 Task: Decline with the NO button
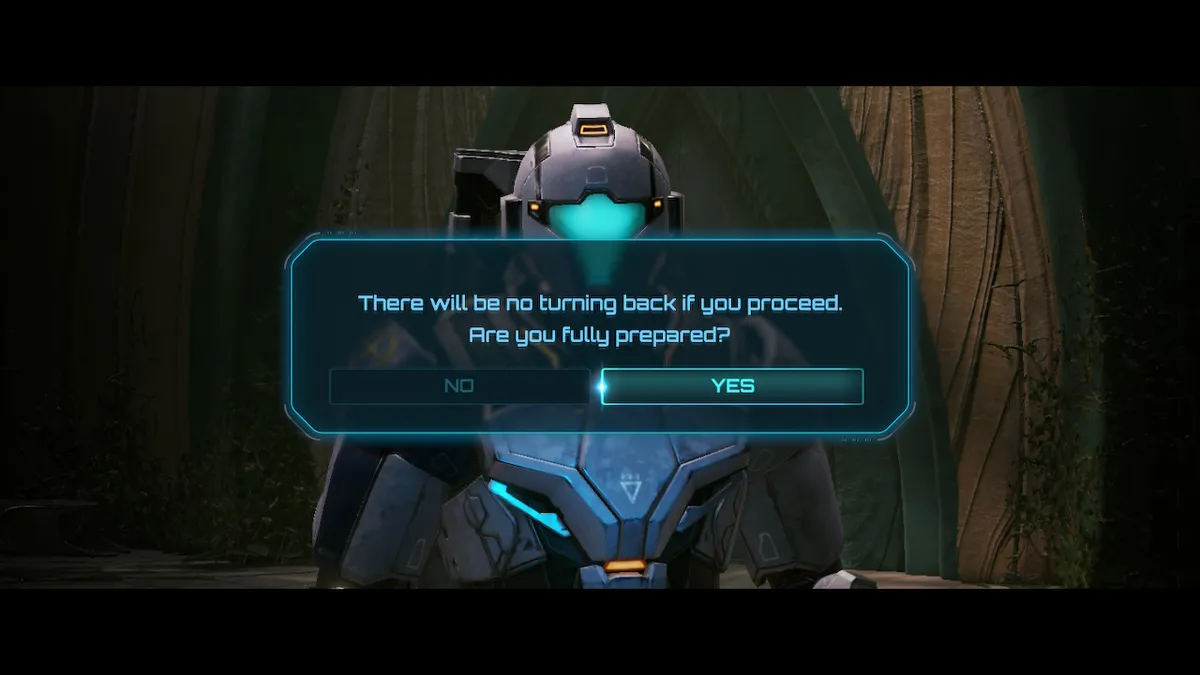click(x=459, y=386)
